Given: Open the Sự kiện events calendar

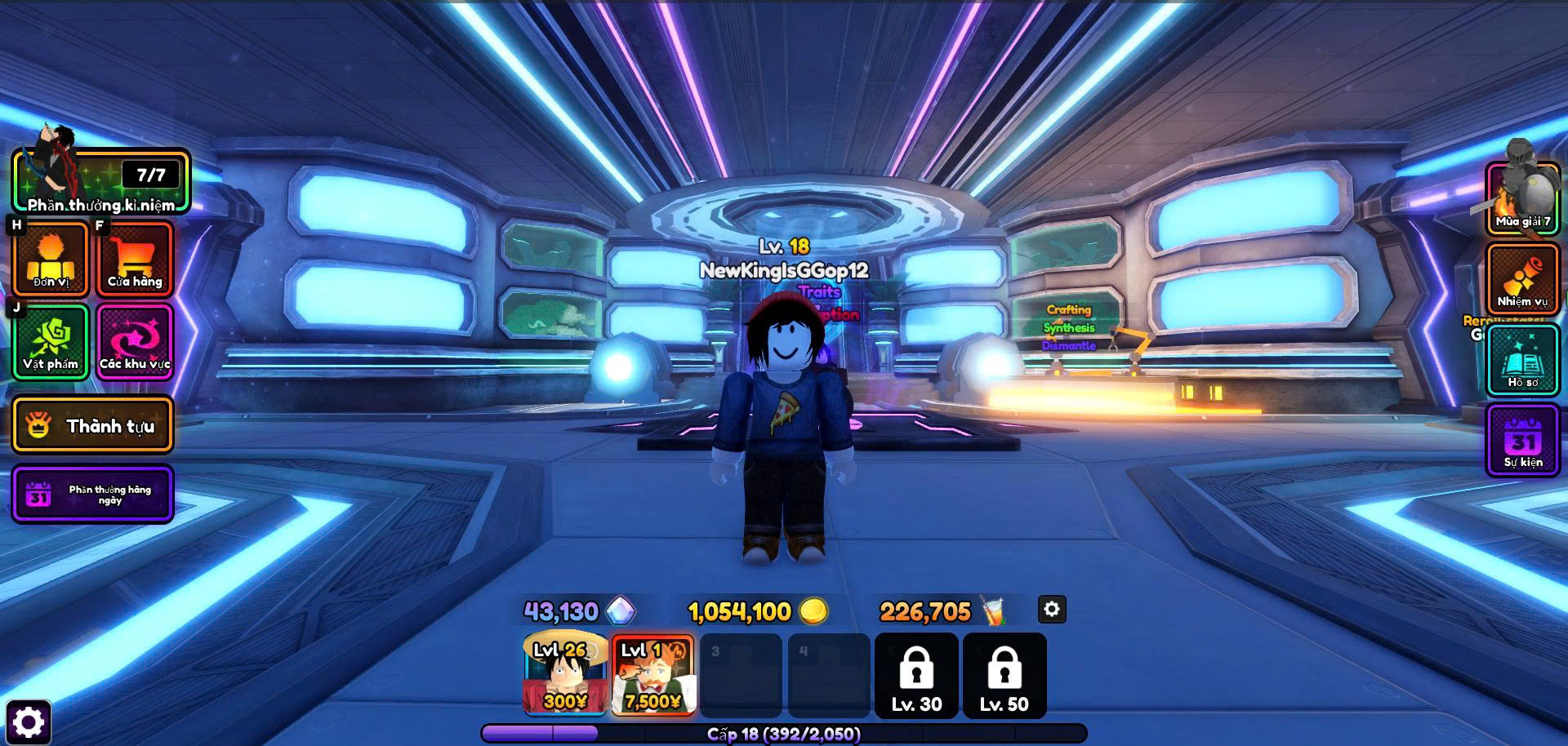Looking at the screenshot, I should (1523, 441).
